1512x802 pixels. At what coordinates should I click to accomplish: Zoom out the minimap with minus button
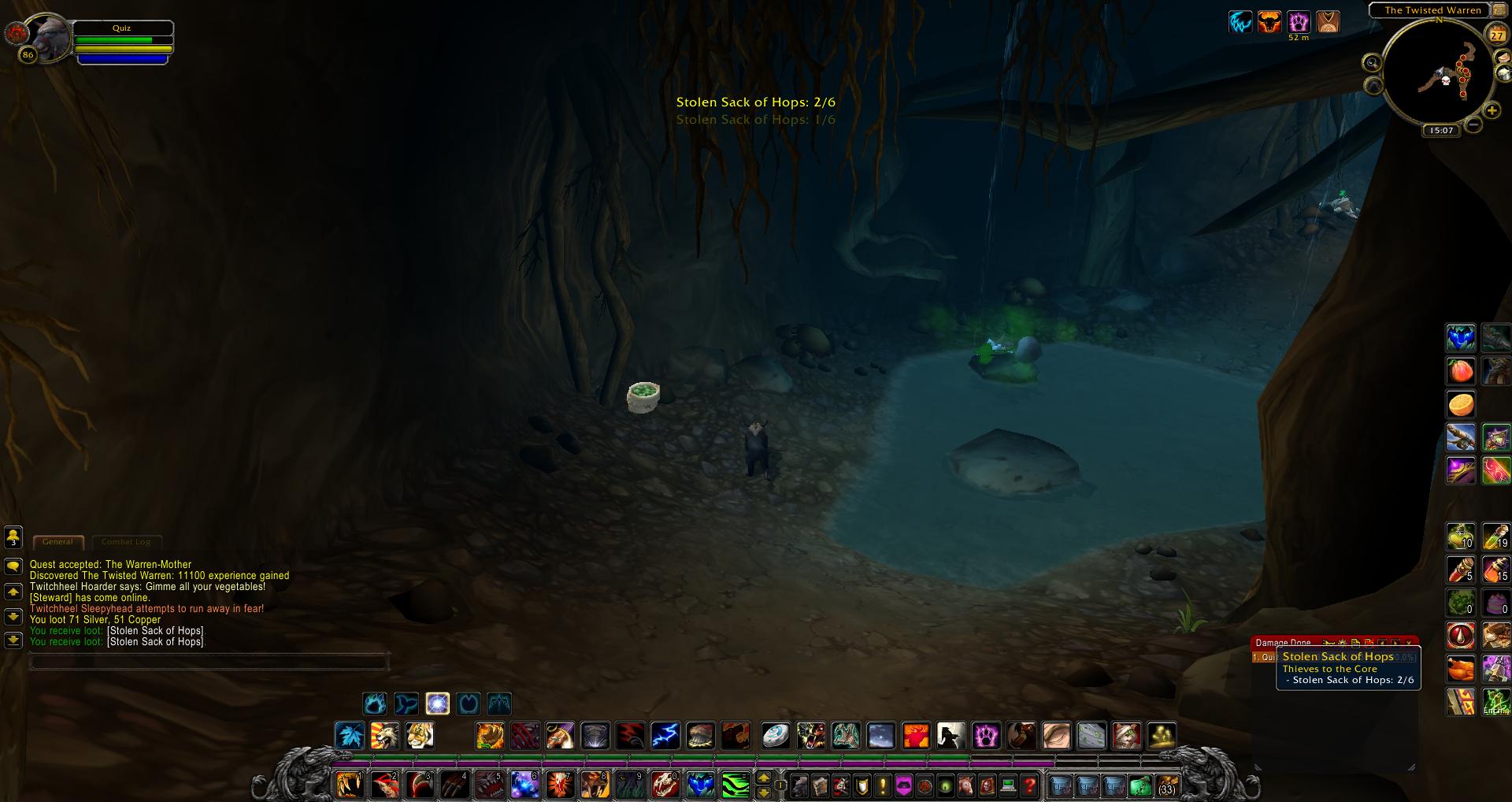coord(1473,124)
